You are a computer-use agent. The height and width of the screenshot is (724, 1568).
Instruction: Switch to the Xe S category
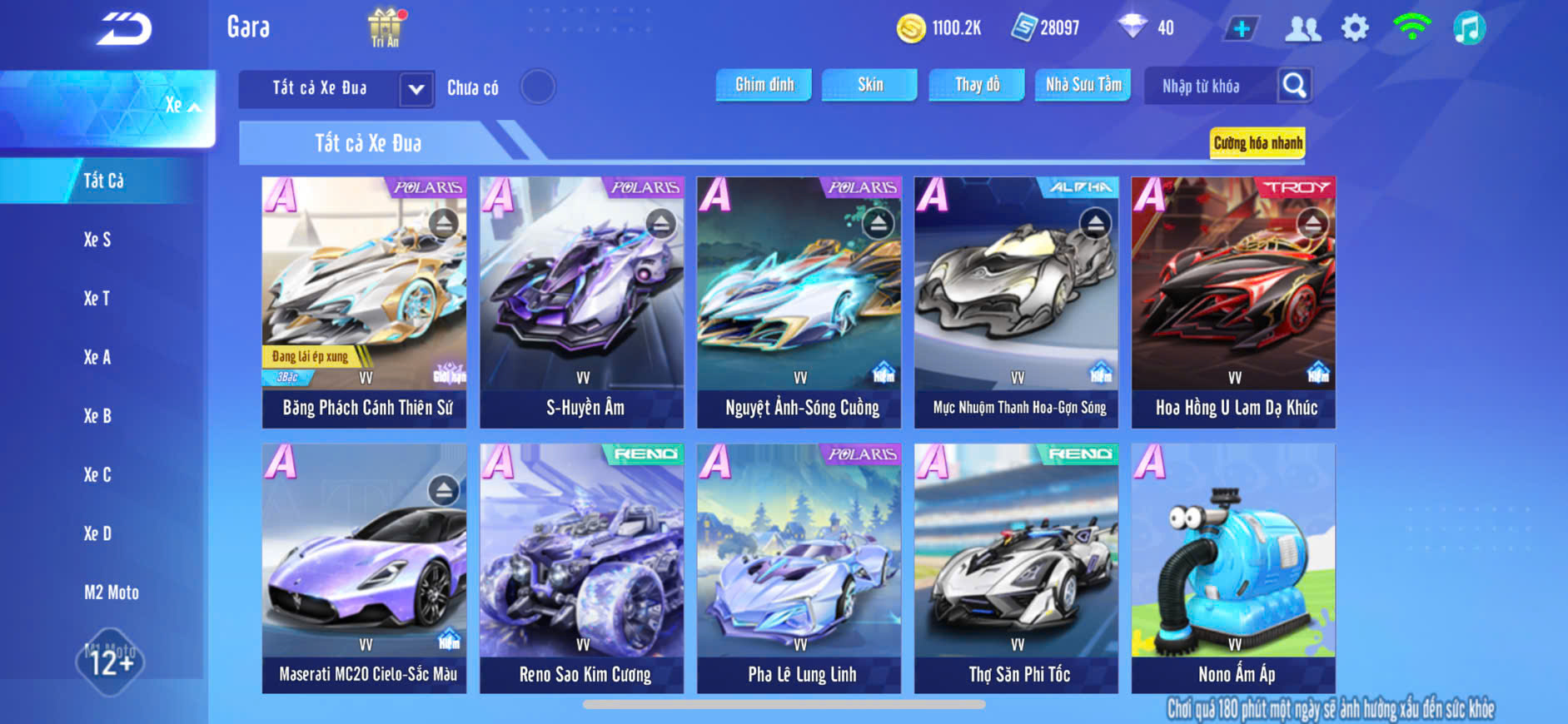pos(97,240)
